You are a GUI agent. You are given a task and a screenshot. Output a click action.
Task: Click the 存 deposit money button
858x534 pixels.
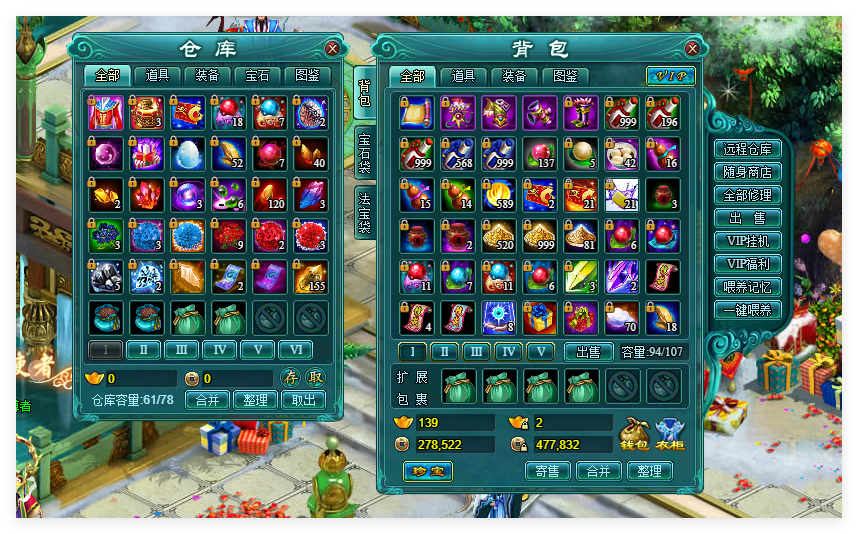(290, 378)
